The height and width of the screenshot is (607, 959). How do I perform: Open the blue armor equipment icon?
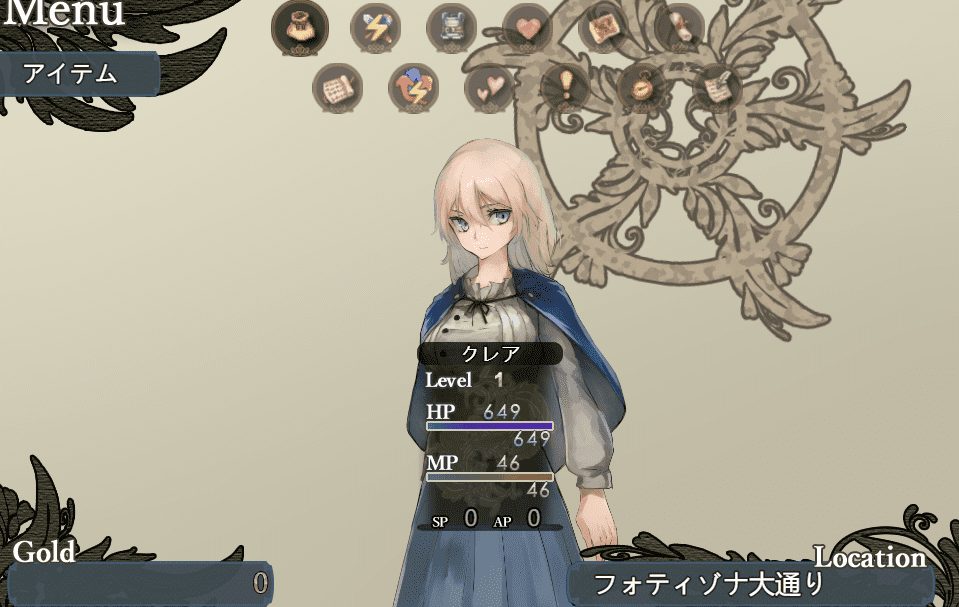pyautogui.click(x=451, y=27)
